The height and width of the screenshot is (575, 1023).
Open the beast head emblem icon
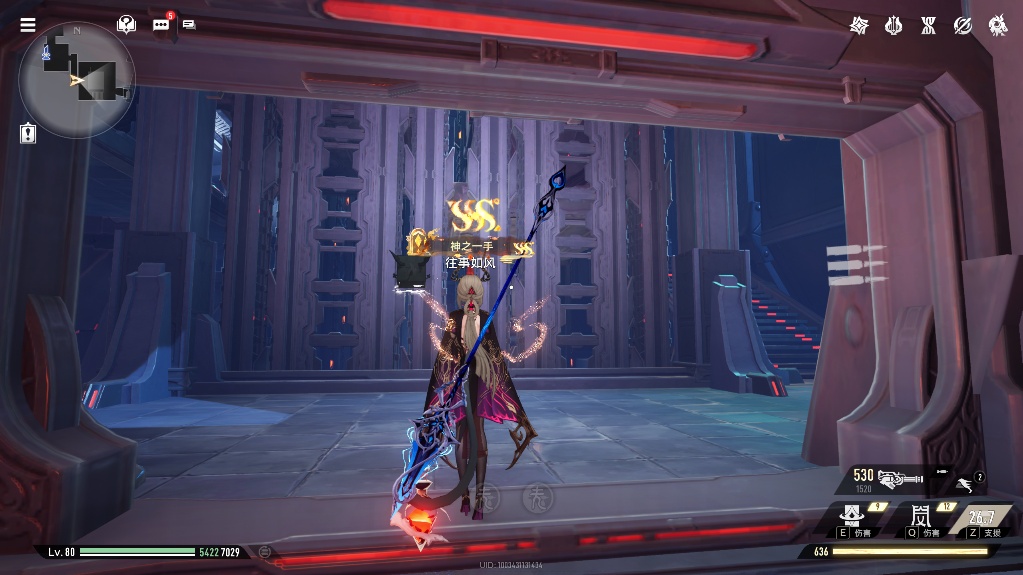[998, 25]
